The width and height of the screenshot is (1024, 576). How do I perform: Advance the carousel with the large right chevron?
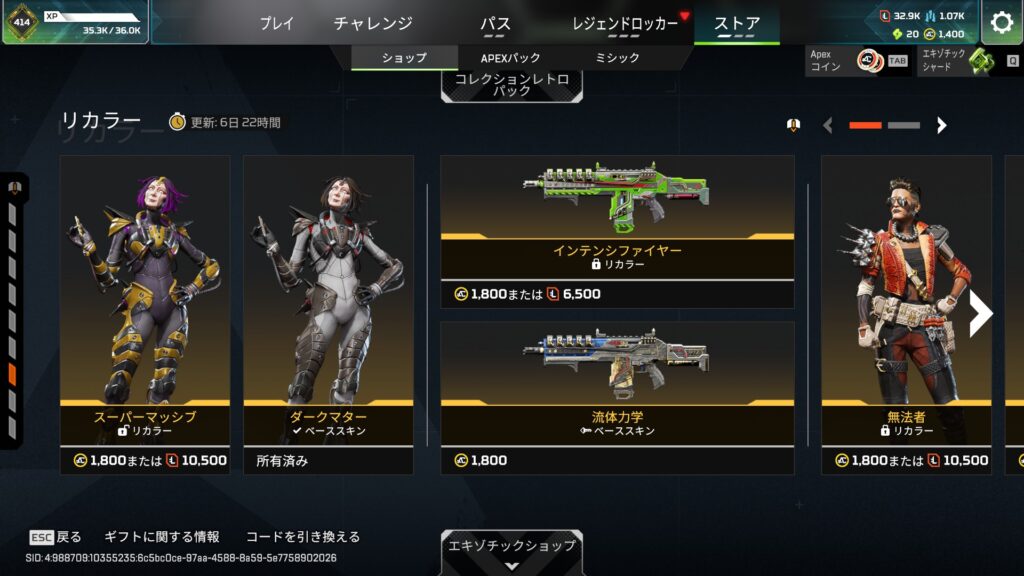[980, 313]
